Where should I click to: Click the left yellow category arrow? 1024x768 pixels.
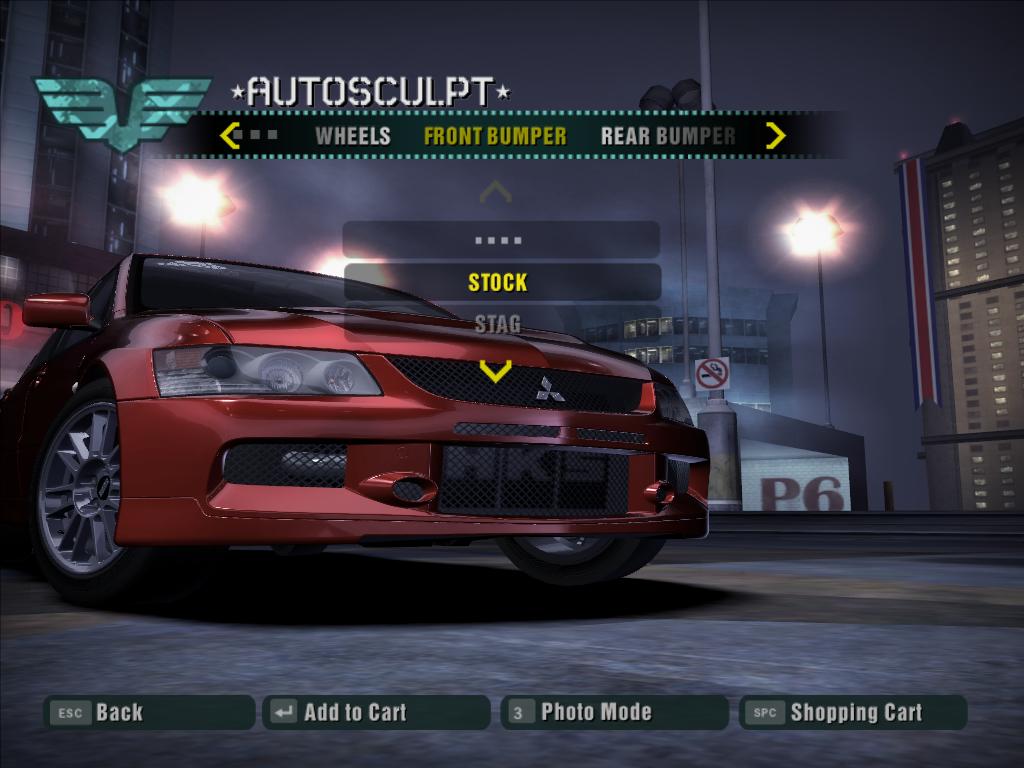(230, 135)
